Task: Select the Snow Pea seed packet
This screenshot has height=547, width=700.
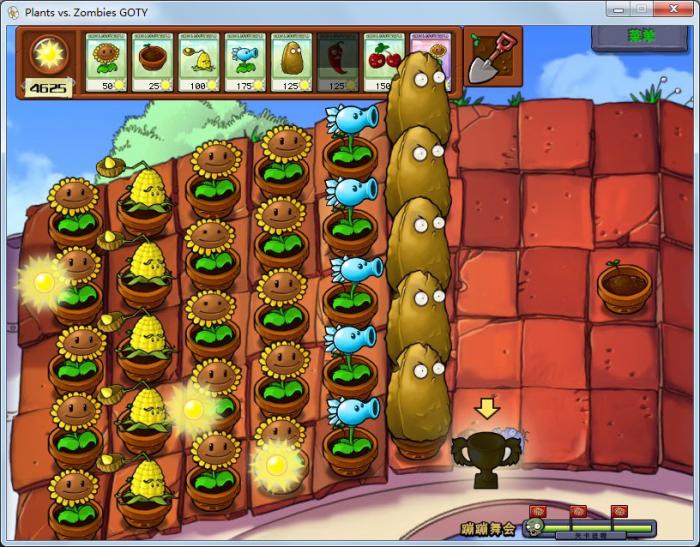Action: point(245,63)
